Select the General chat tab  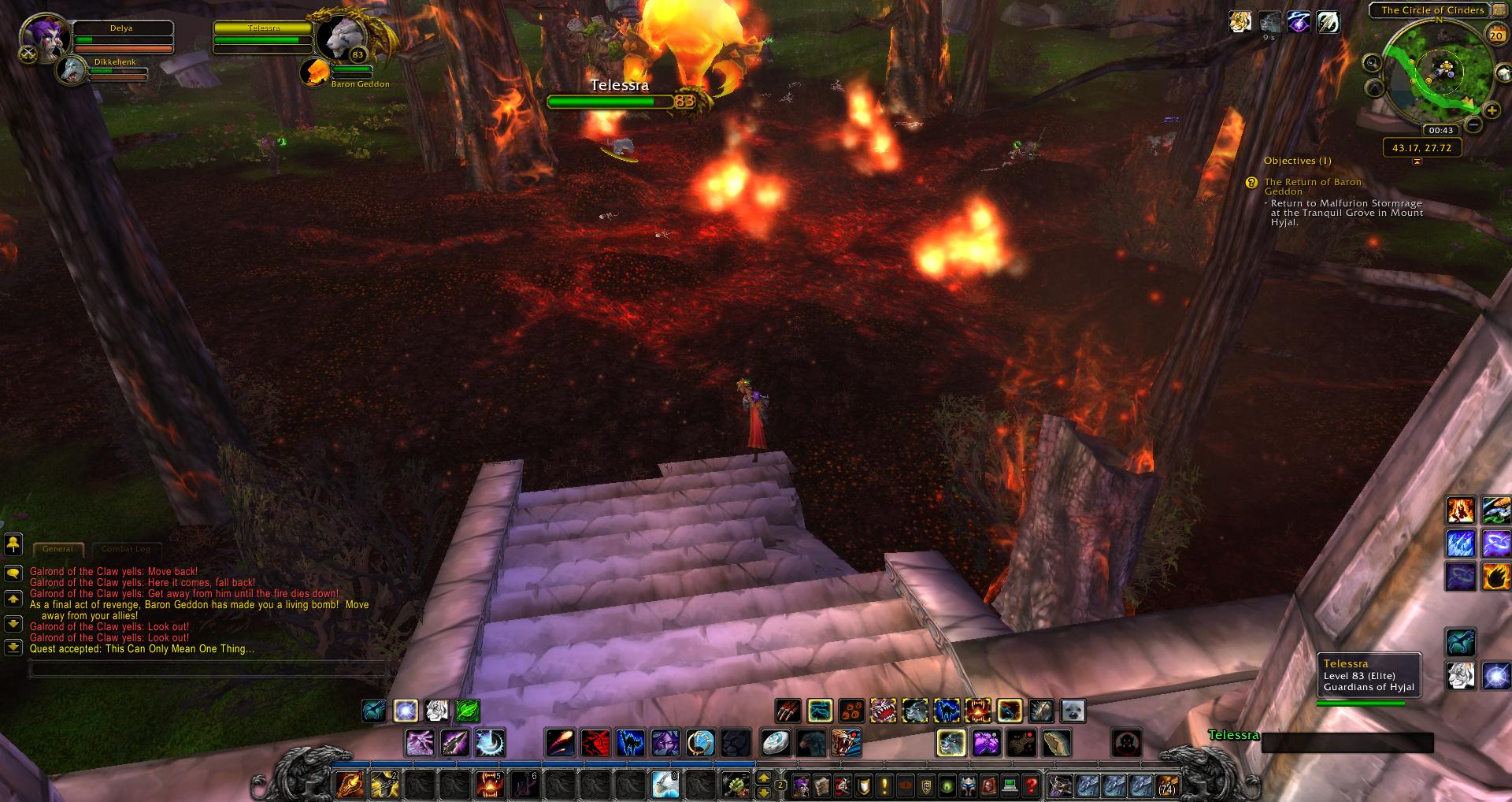tap(57, 549)
